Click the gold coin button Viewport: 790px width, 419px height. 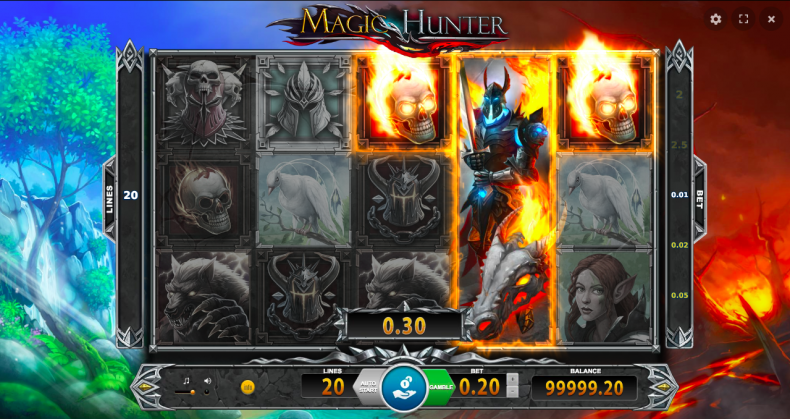click(x=247, y=386)
